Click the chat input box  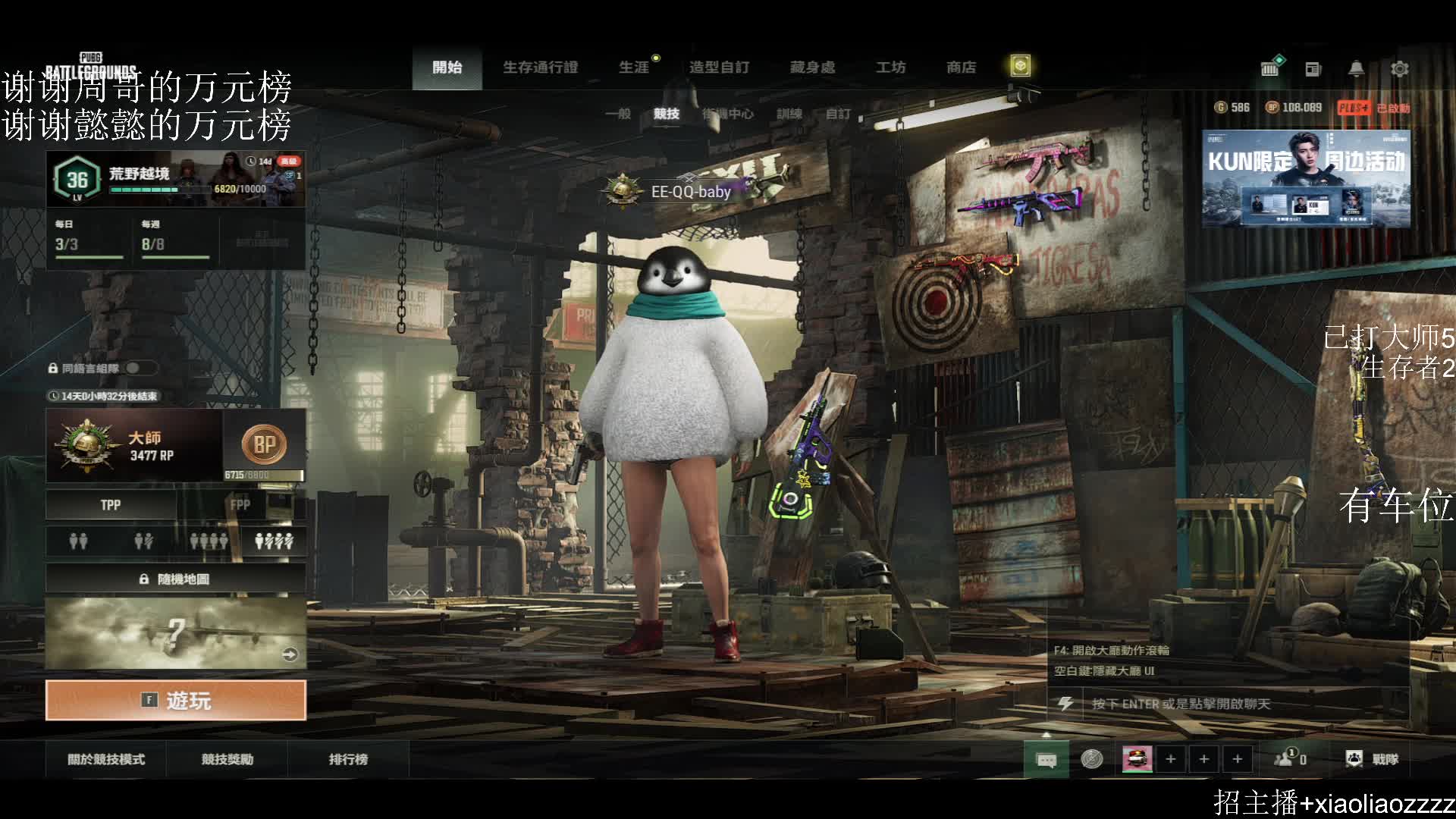pos(1228,704)
